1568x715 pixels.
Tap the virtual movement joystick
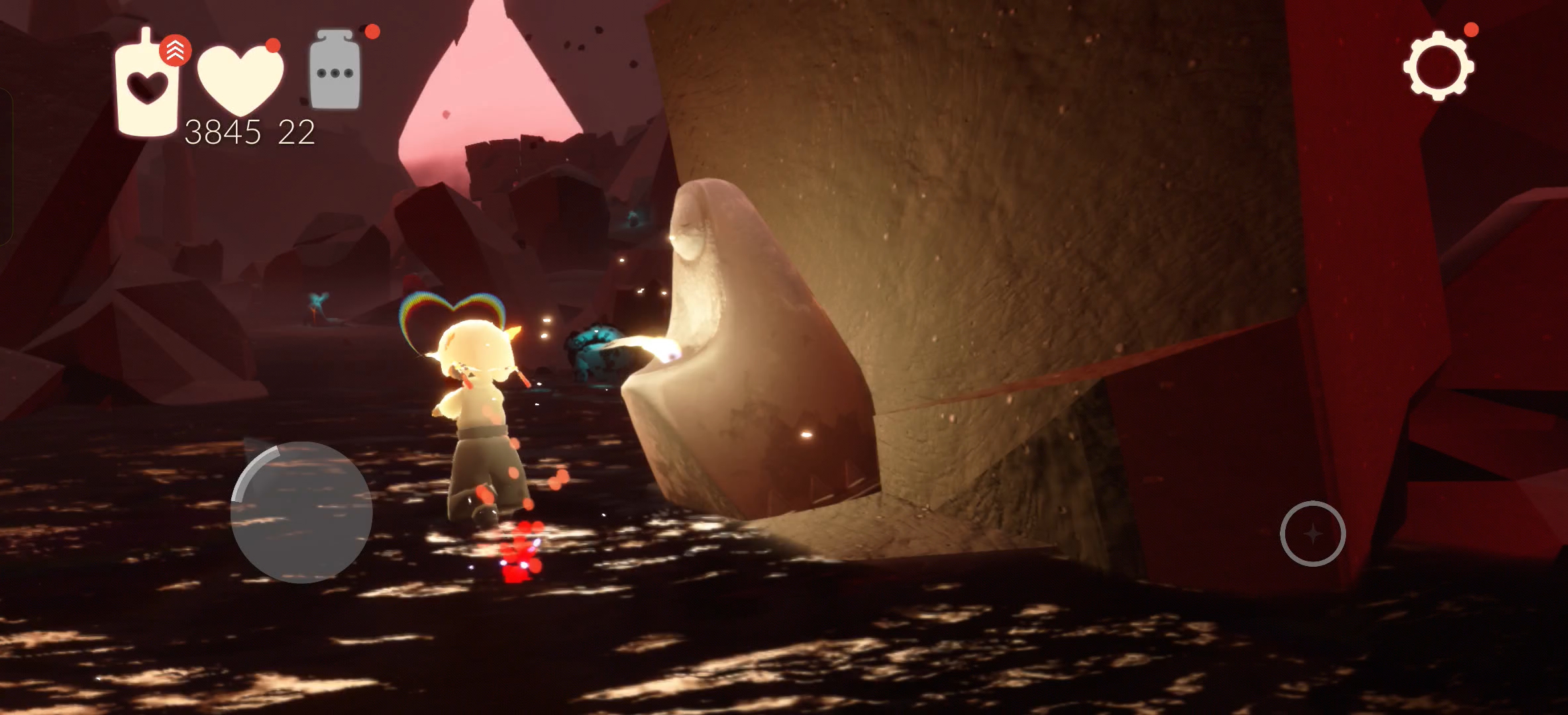click(301, 512)
